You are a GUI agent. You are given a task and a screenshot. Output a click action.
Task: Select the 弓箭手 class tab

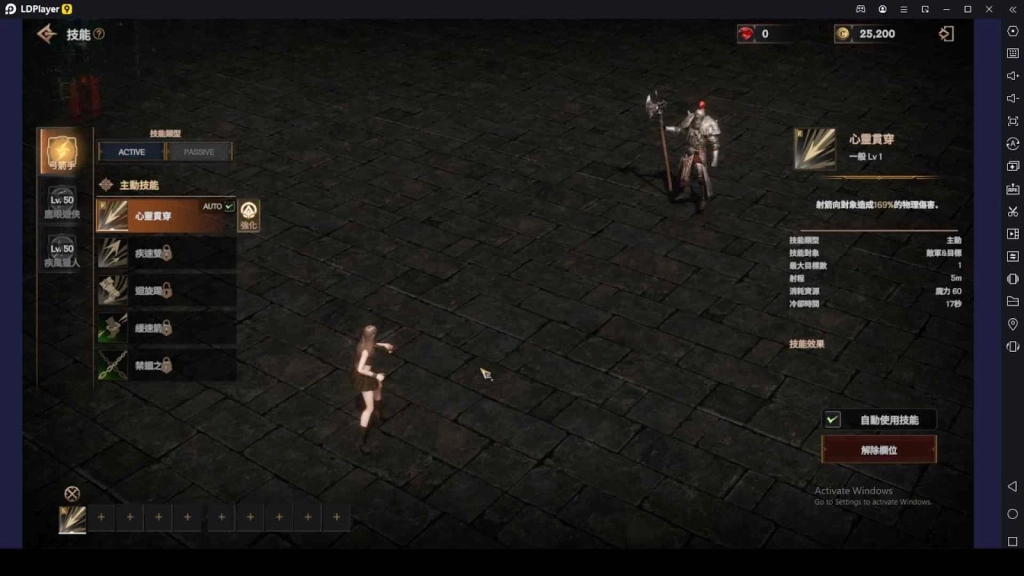click(62, 152)
